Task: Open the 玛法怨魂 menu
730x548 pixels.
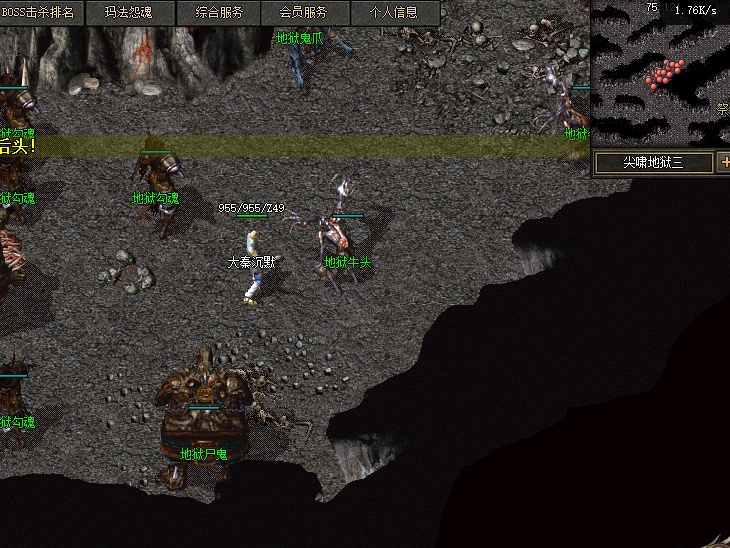Action: pyautogui.click(x=131, y=13)
